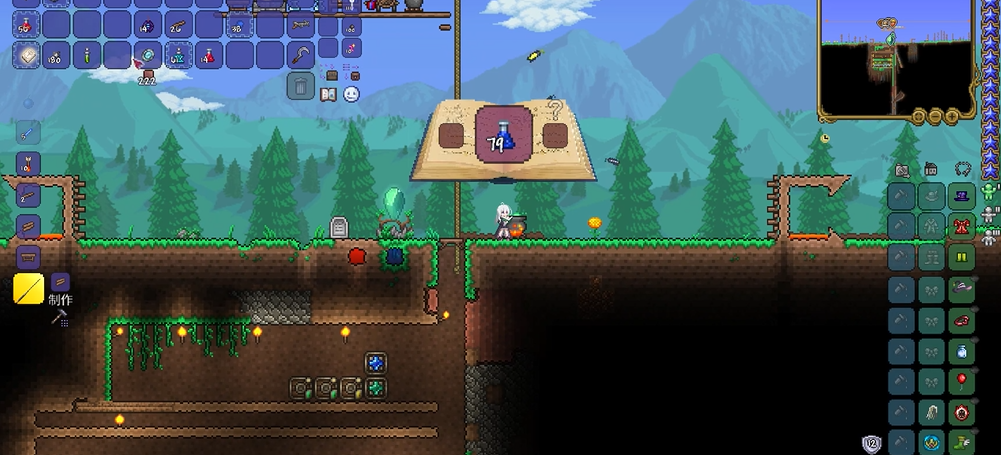The height and width of the screenshot is (455, 1001).
Task: Open the trash can slot
Action: pos(300,85)
